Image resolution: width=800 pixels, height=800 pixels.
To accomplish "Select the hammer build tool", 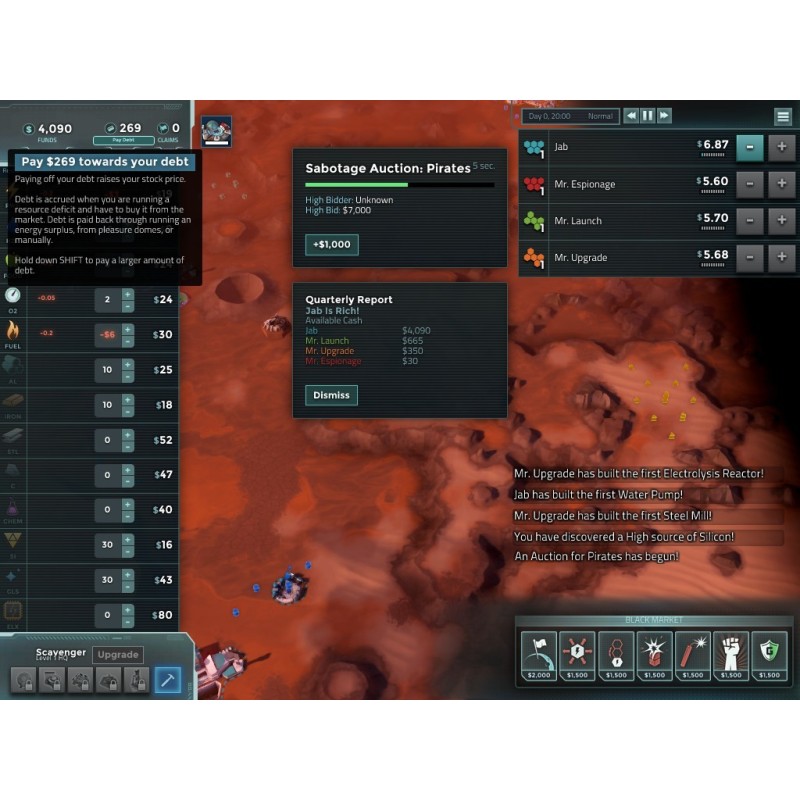I will 167,680.
